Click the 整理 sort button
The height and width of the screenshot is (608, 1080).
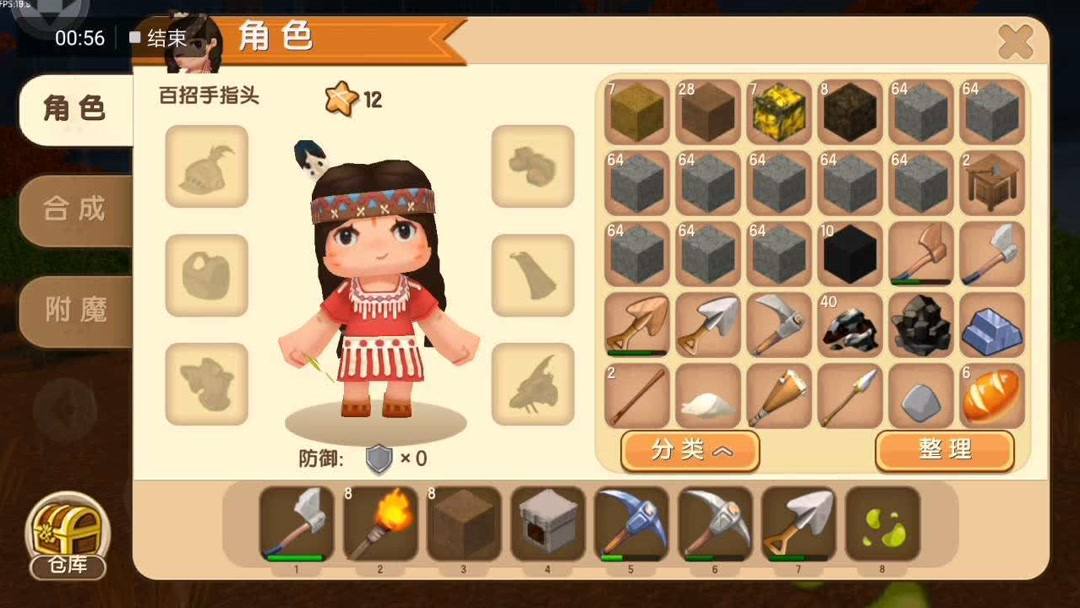pyautogui.click(x=944, y=450)
